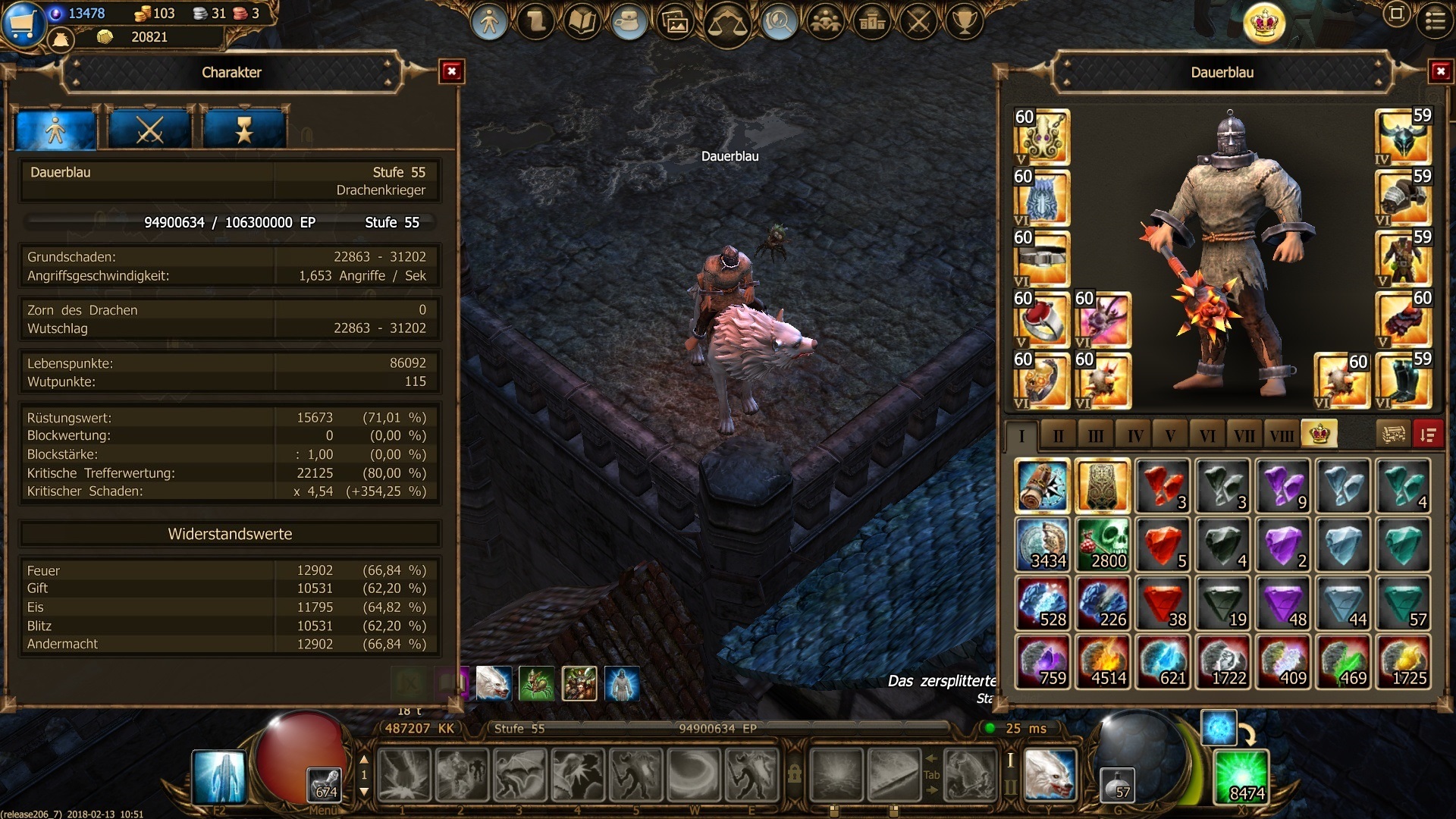Image resolution: width=1456 pixels, height=819 pixels.
Task: Select the equipped red ring slot
Action: point(1041,319)
